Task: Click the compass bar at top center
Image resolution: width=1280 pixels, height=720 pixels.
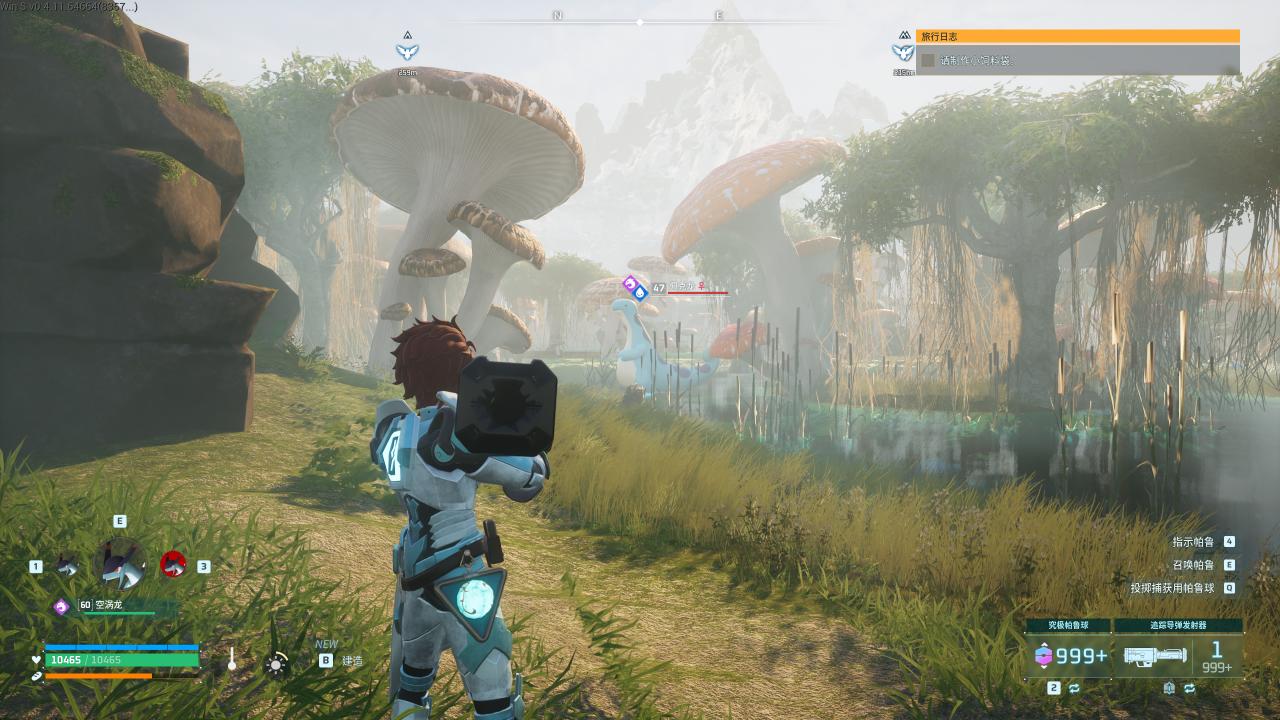Action: pos(639,18)
